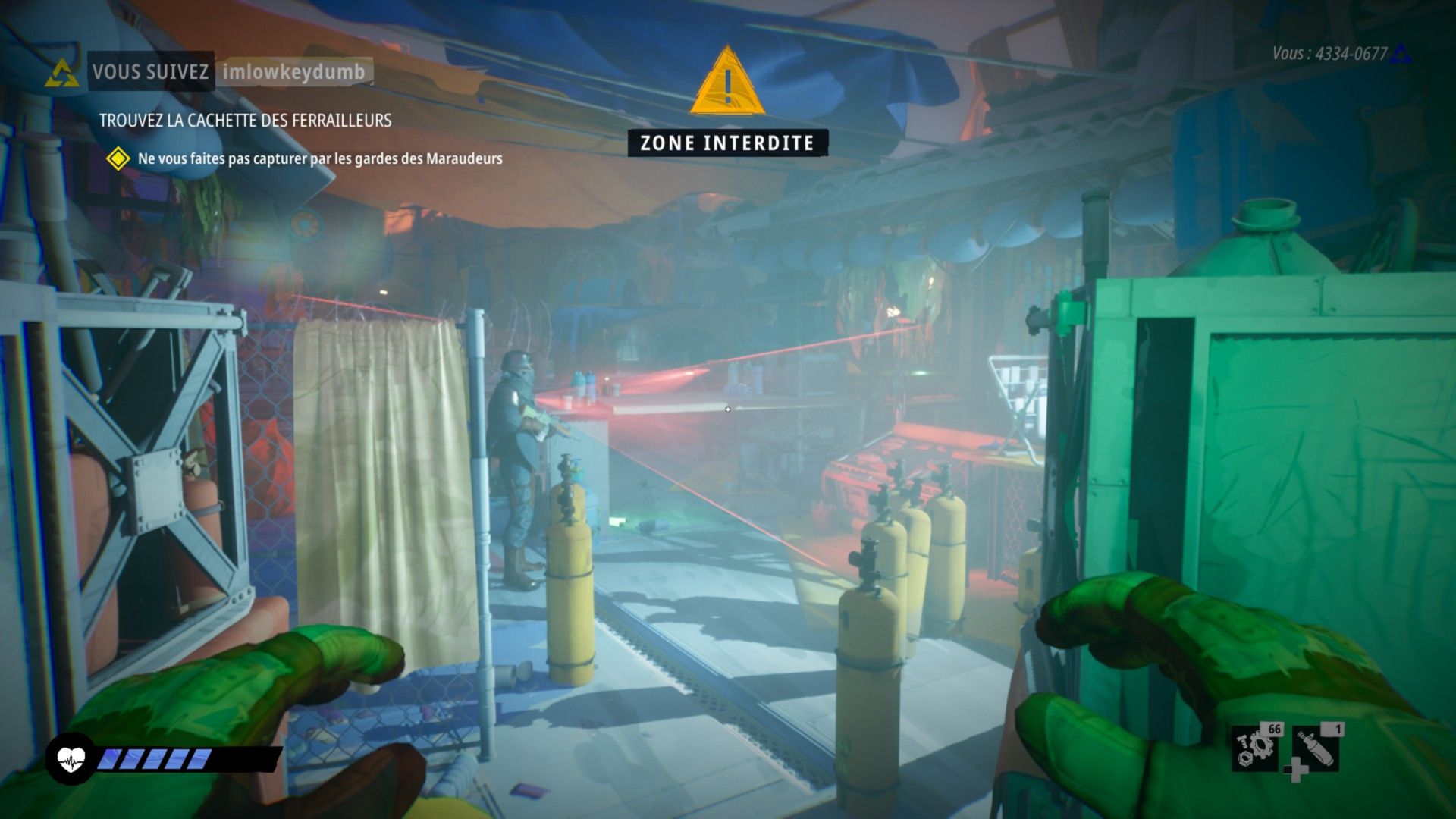The width and height of the screenshot is (1456, 819).
Task: Click the Zone Interdite warning triangle icon
Action: 726,82
